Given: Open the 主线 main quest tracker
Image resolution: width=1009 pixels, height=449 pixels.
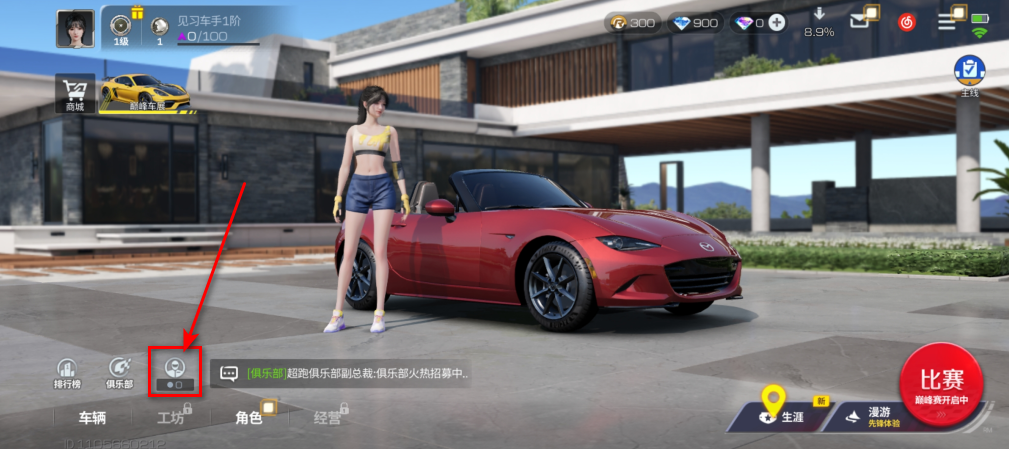Looking at the screenshot, I should 968,75.
